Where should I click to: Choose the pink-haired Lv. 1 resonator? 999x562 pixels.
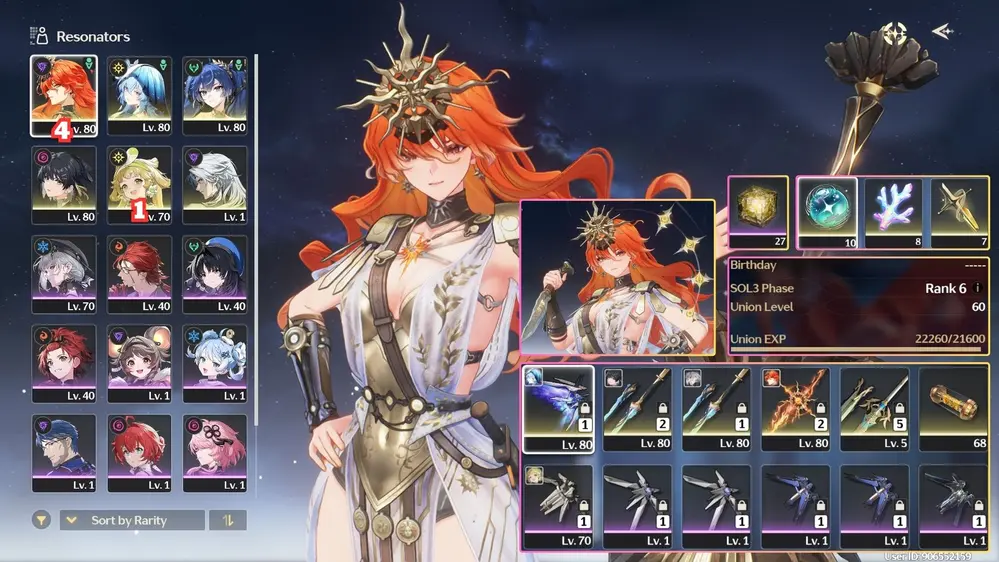(x=214, y=451)
